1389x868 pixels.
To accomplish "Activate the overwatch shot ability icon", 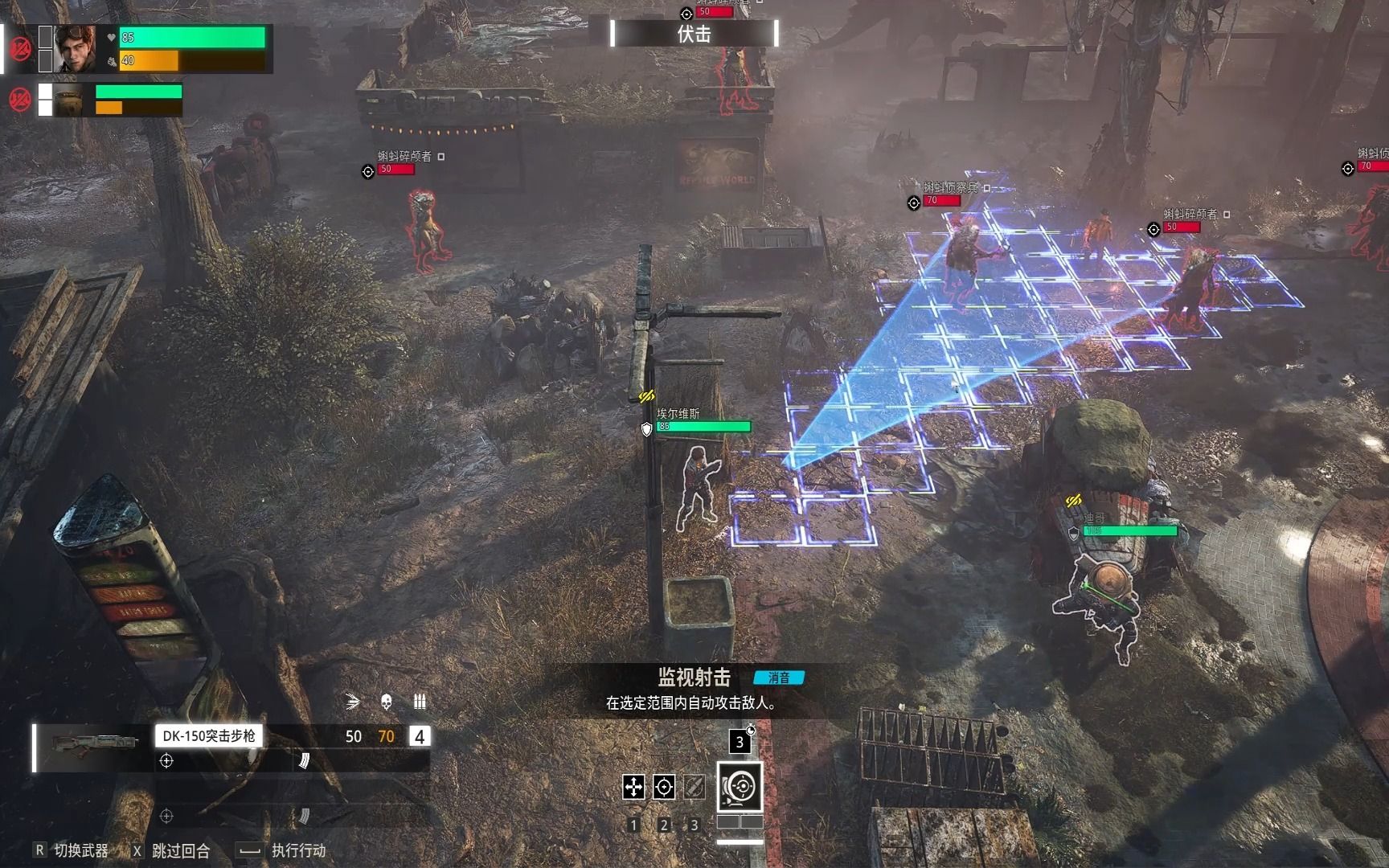I will (x=740, y=786).
